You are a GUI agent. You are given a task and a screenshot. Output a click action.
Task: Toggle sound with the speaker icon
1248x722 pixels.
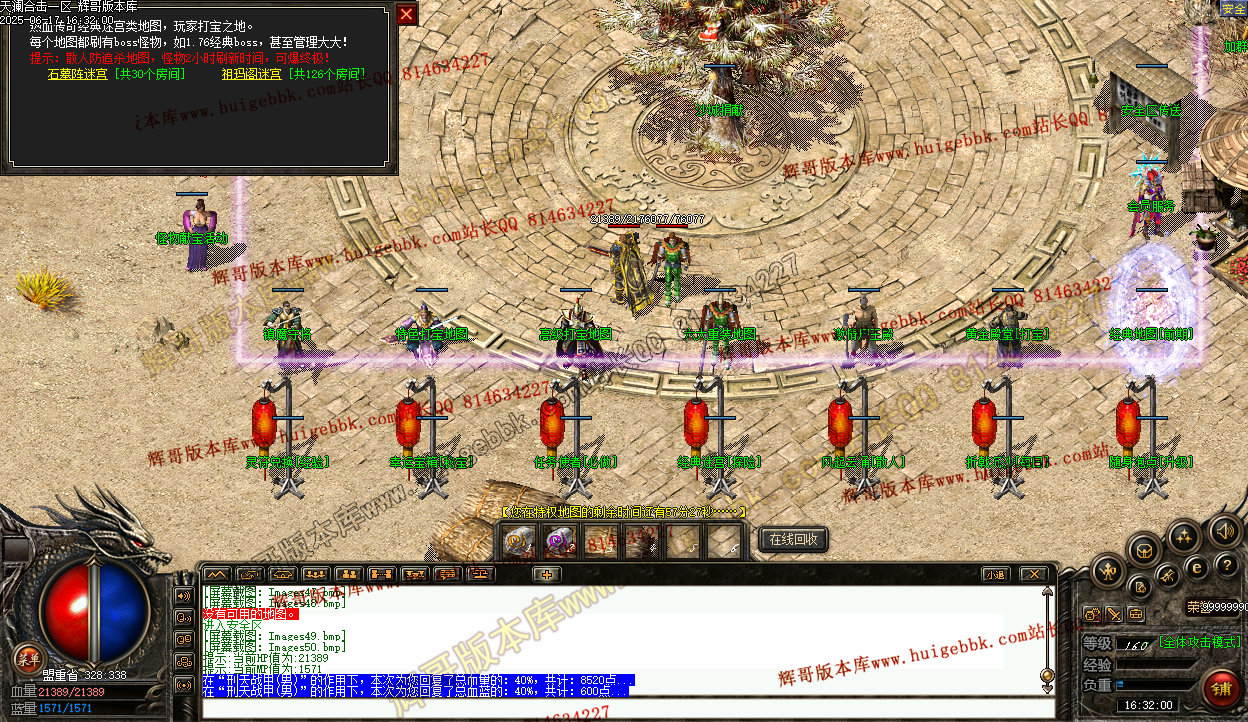click(x=1223, y=530)
